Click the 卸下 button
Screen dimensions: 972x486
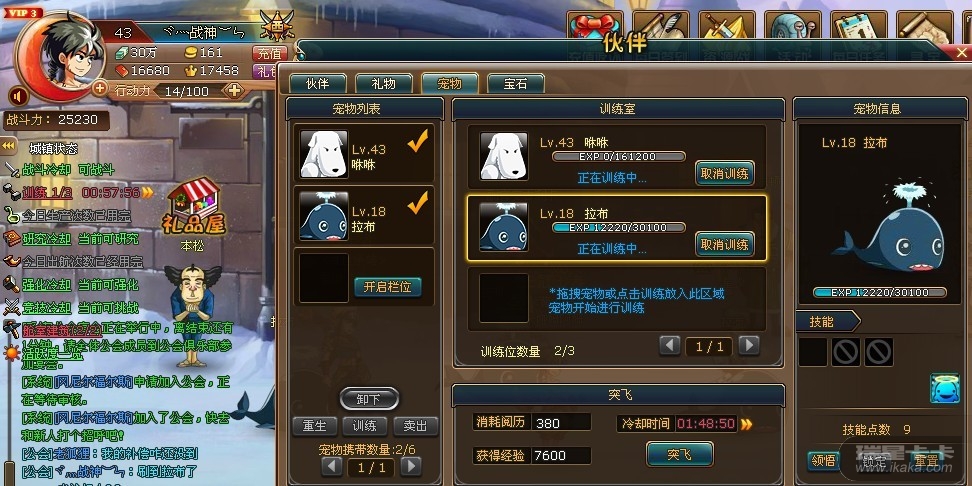(x=368, y=399)
